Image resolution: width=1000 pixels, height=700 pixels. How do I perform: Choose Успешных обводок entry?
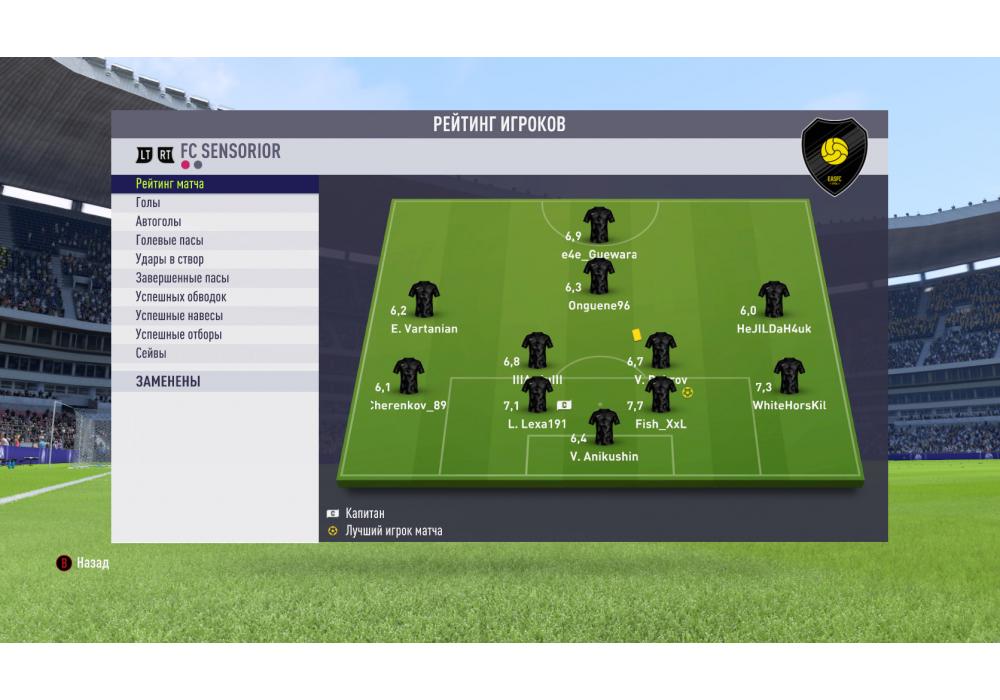(x=215, y=297)
